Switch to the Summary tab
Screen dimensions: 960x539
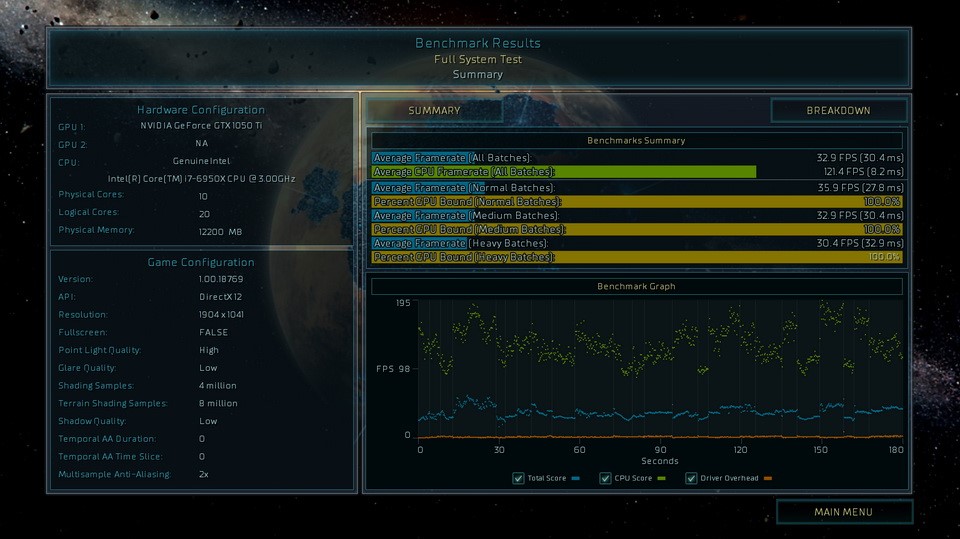(x=434, y=111)
